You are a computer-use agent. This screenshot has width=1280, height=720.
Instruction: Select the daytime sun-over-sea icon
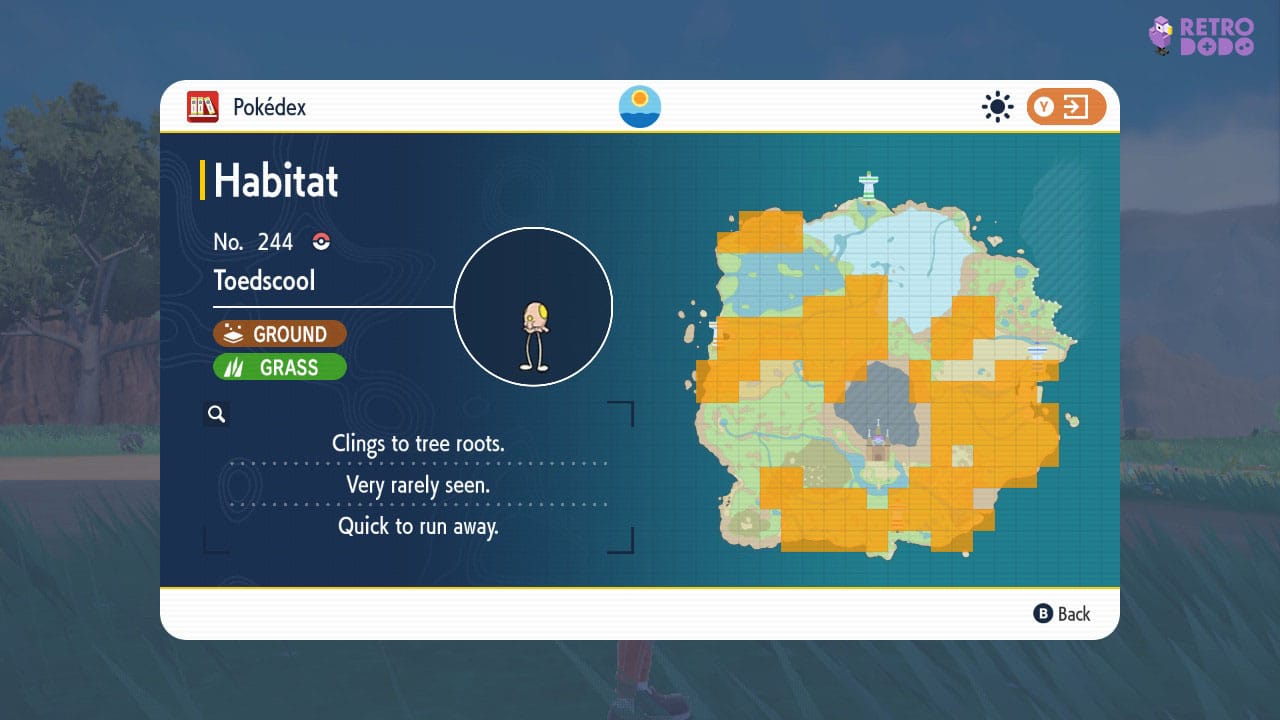640,107
